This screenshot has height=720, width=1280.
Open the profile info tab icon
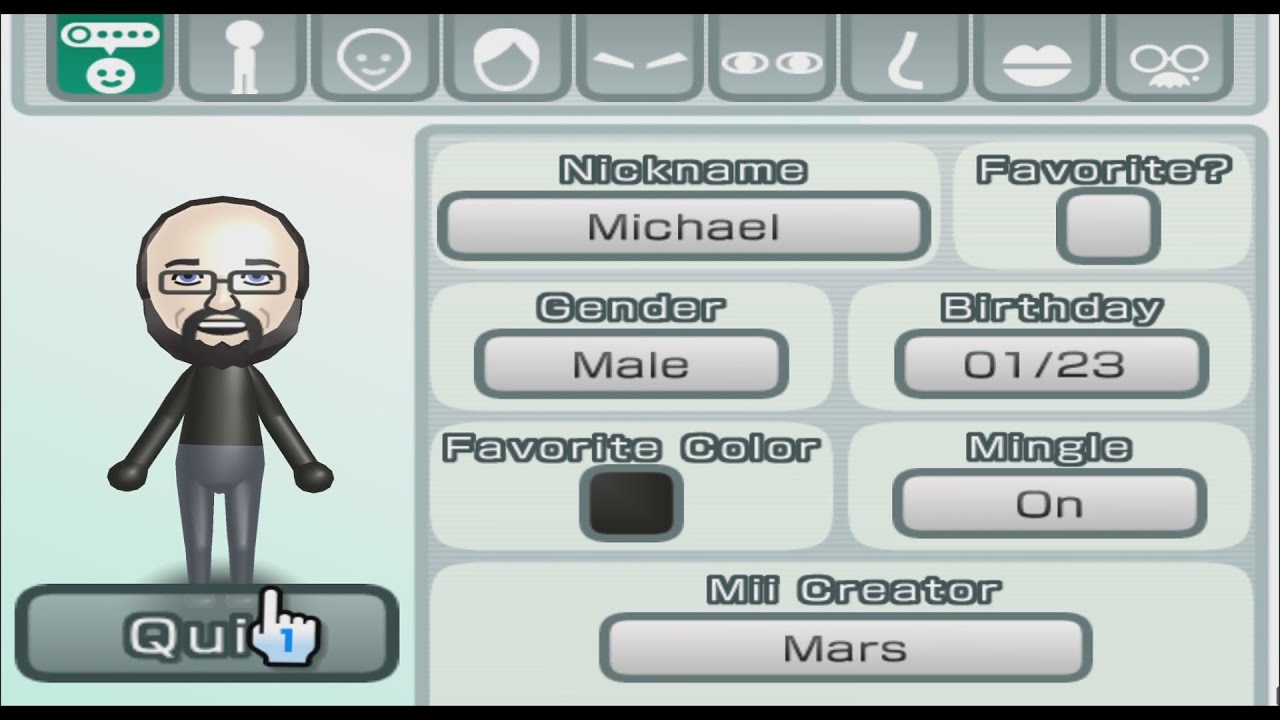tap(110, 55)
